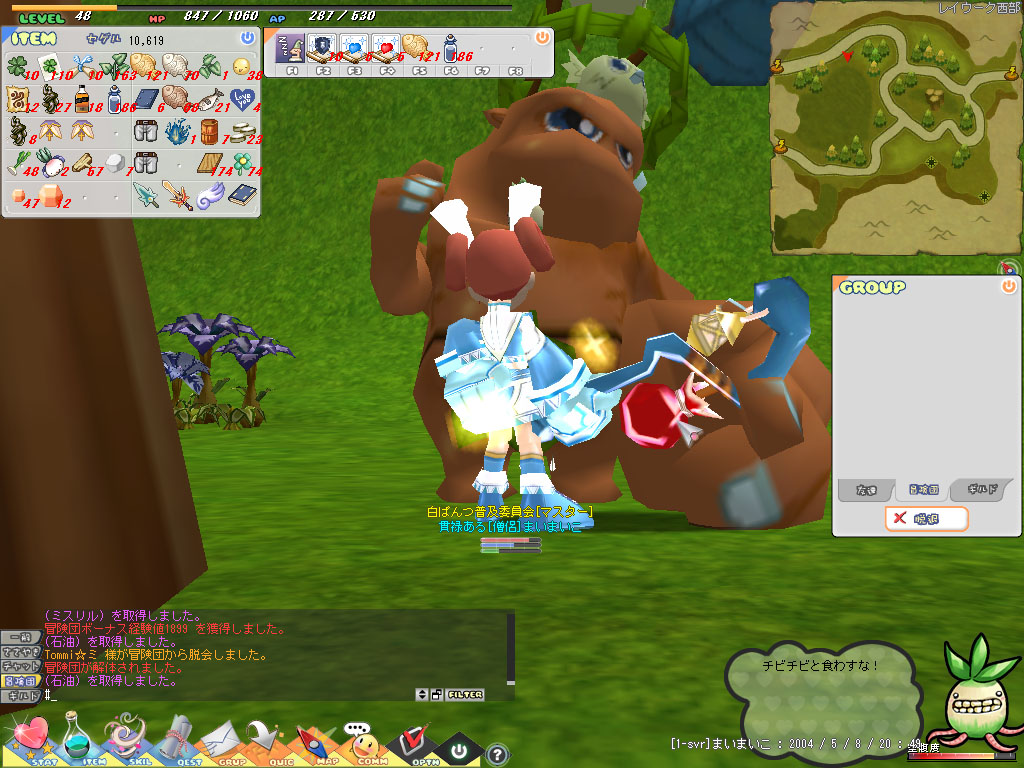Image resolution: width=1024 pixels, height=768 pixels.
Task: Select the Love You heart item
Action: pyautogui.click(x=241, y=98)
